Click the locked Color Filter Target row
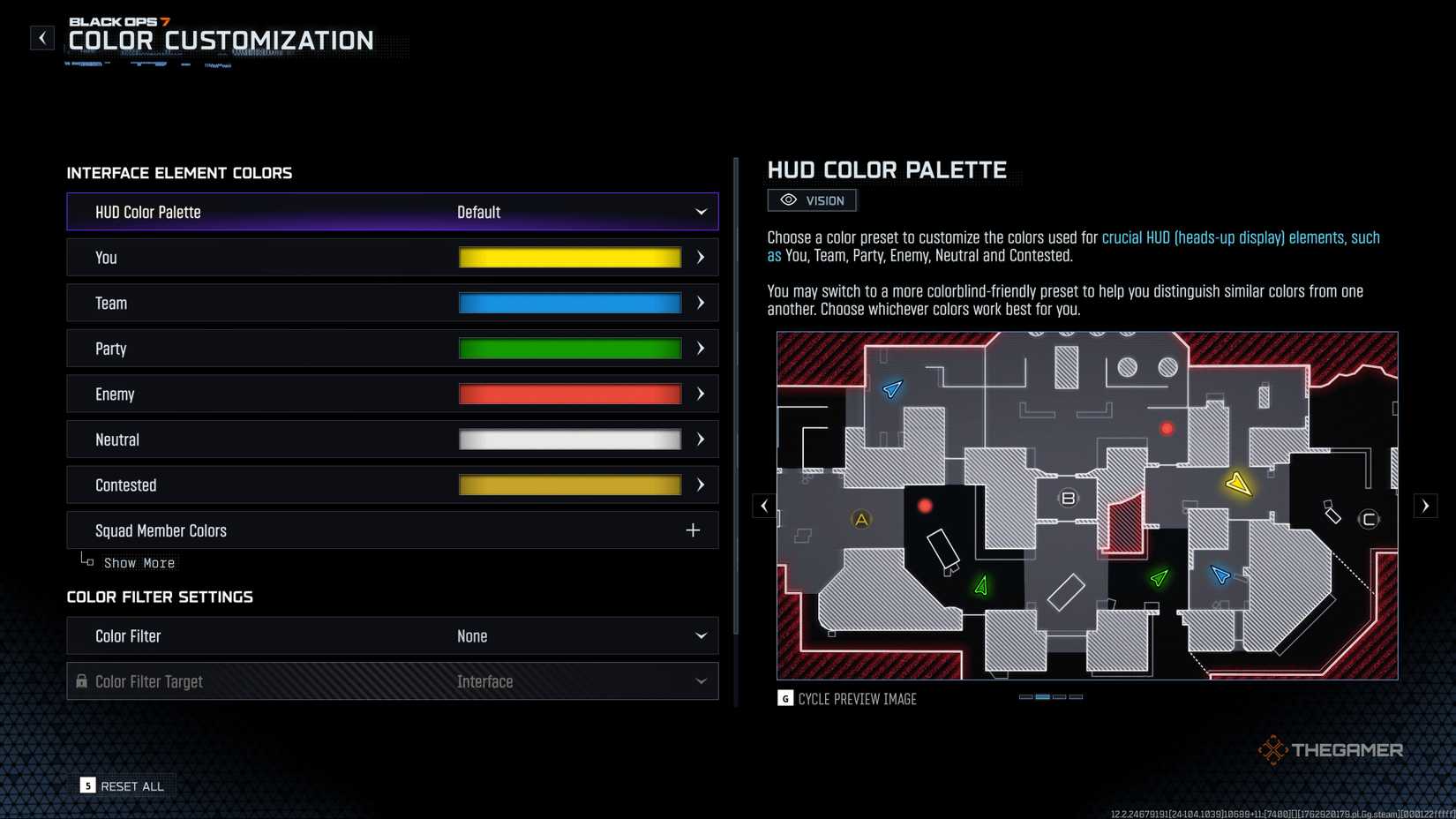Image resolution: width=1456 pixels, height=819 pixels. 393,681
